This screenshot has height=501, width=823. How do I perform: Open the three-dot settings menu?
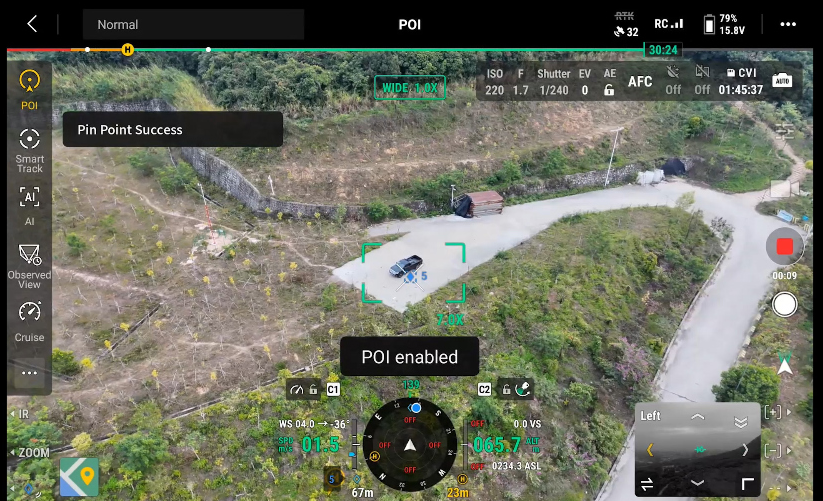(789, 24)
